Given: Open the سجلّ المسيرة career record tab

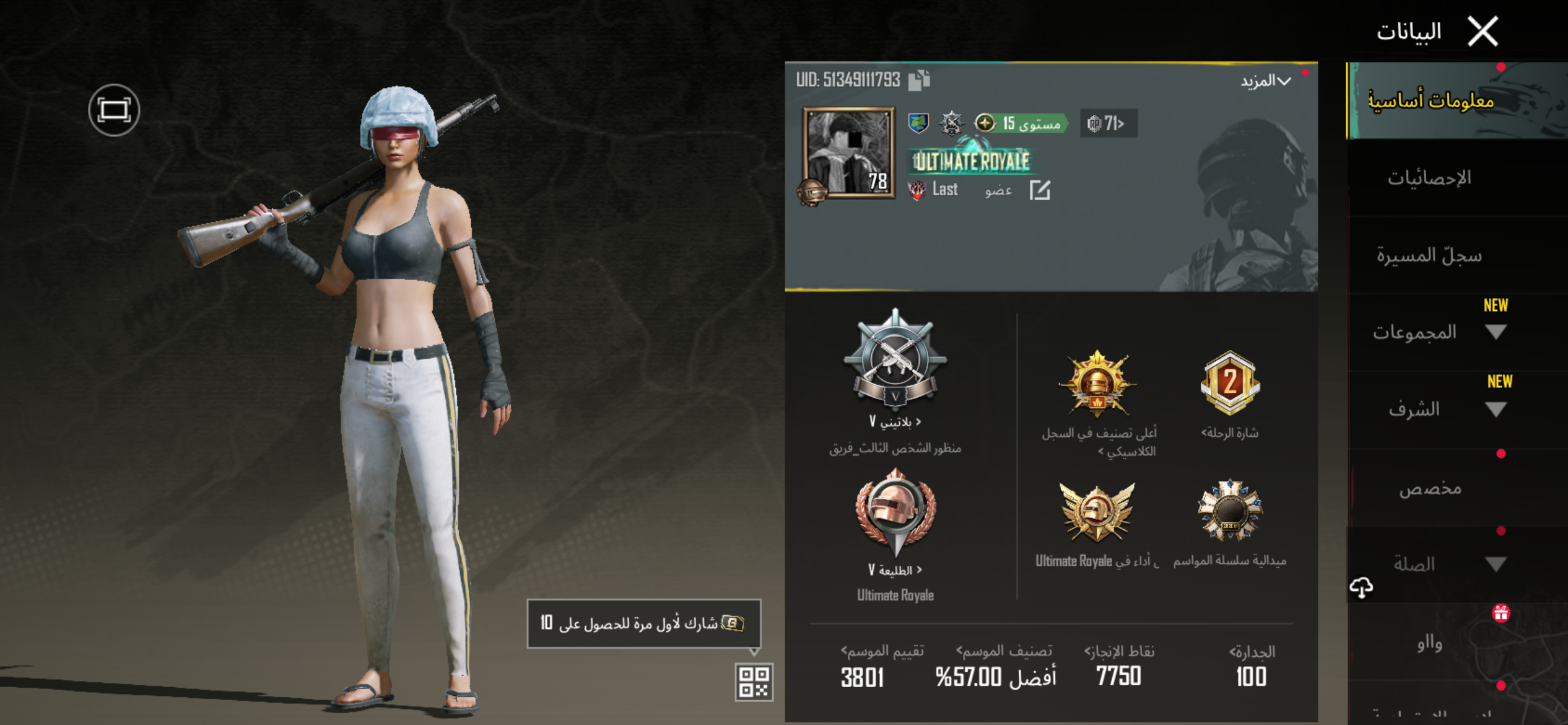Looking at the screenshot, I should point(1429,255).
